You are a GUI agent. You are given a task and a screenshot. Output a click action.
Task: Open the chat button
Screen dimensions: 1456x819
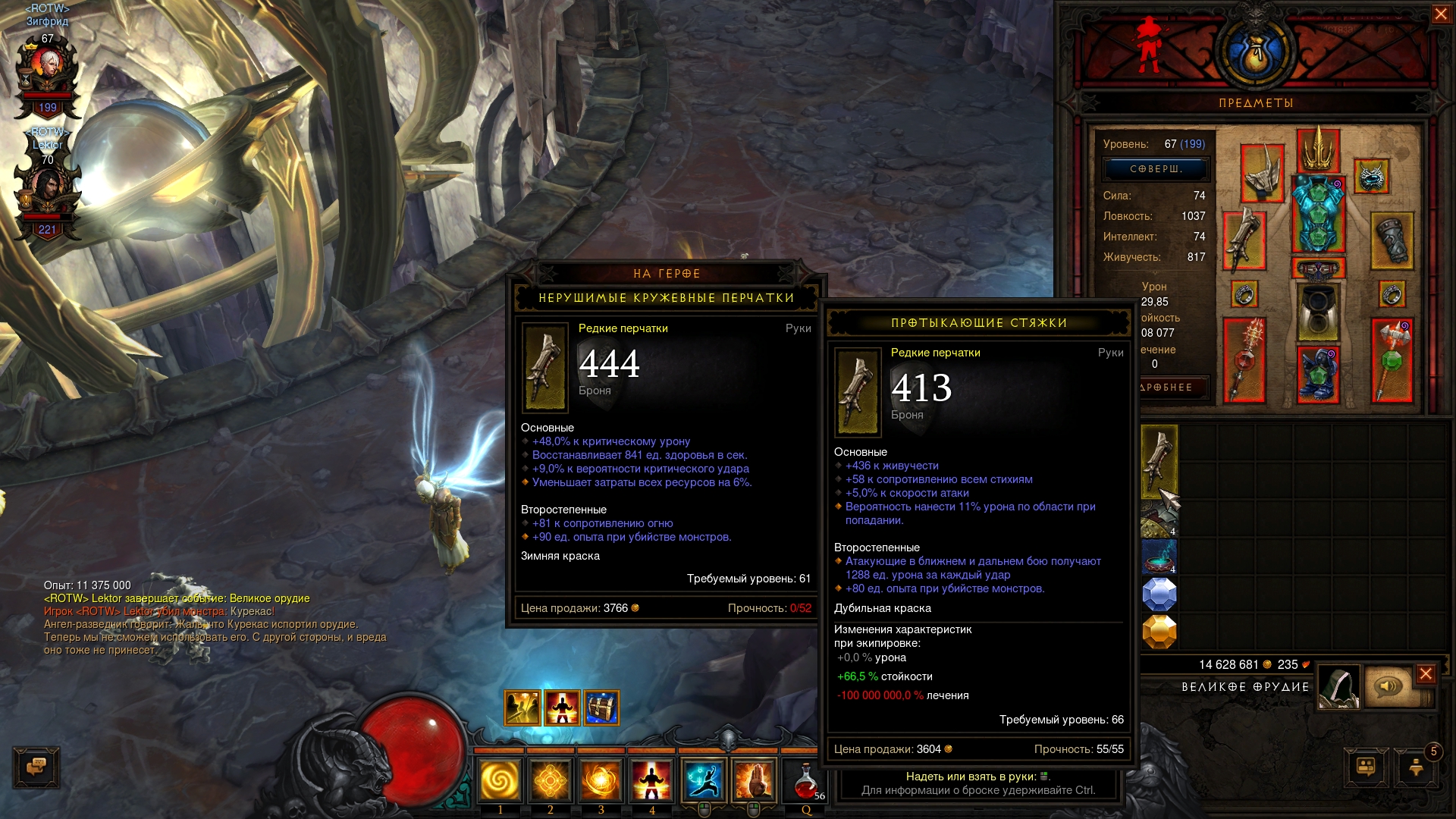[36, 767]
